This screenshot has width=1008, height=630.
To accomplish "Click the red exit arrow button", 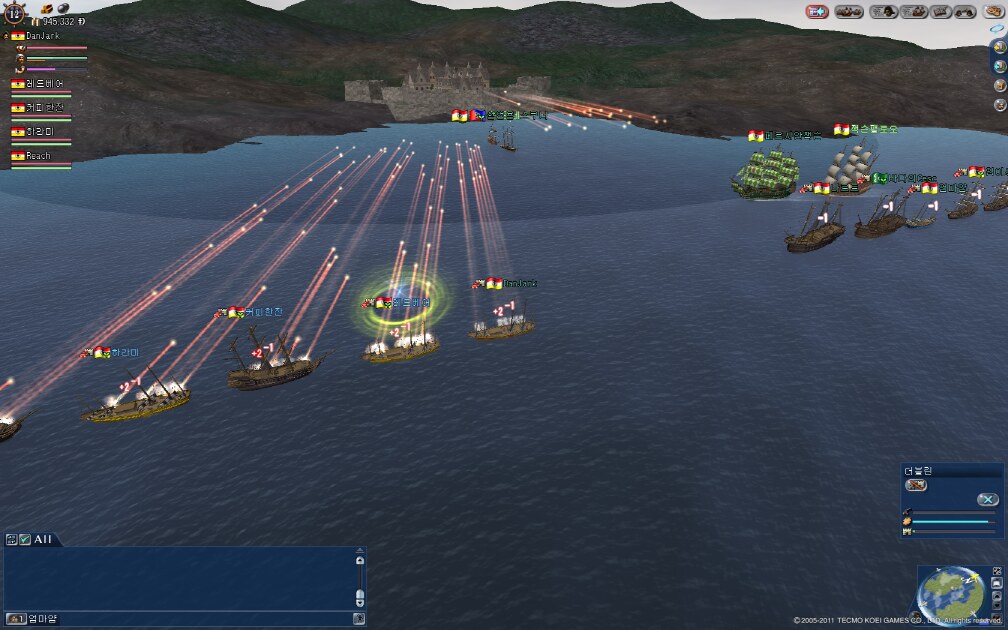I will [x=817, y=12].
